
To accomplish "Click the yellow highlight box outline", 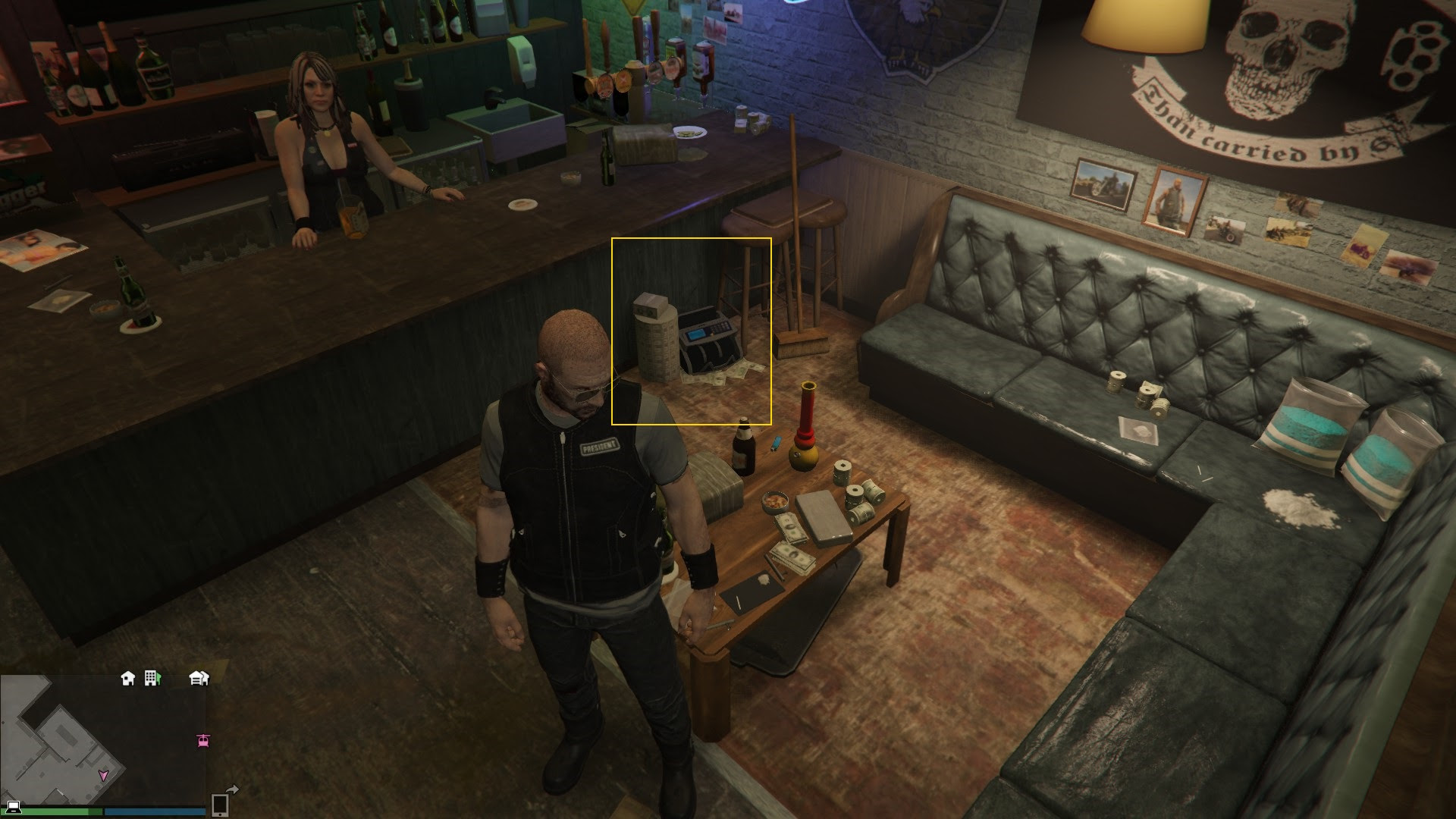I will 692,240.
